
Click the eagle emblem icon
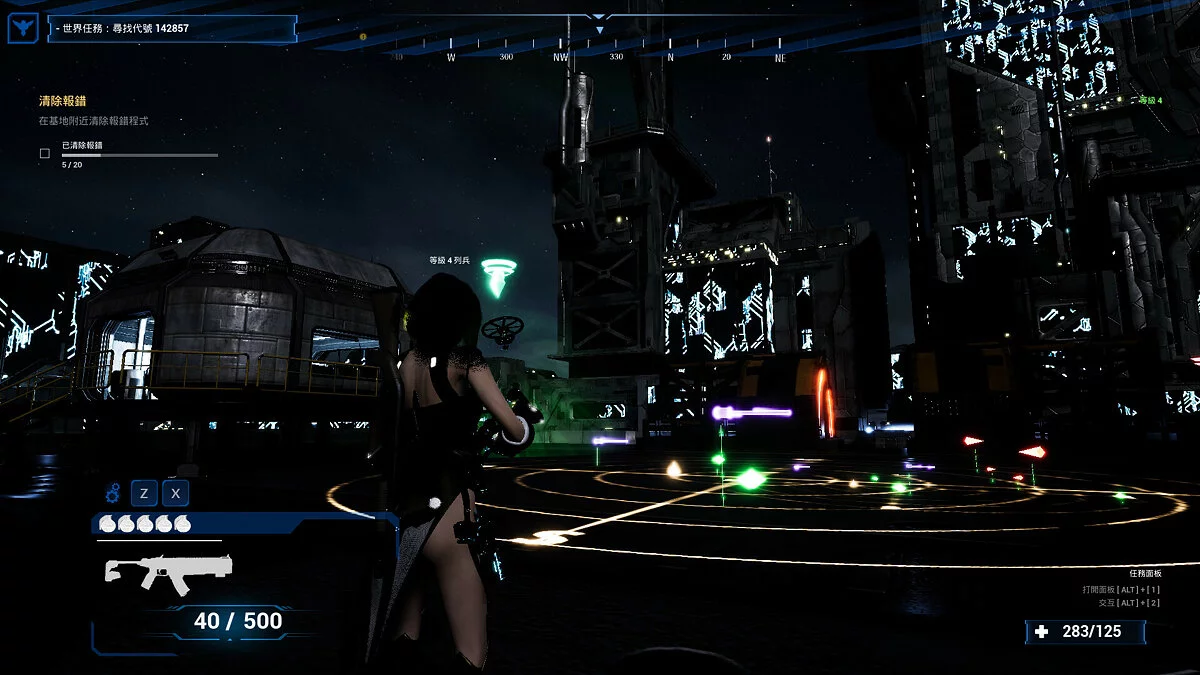tap(22, 28)
